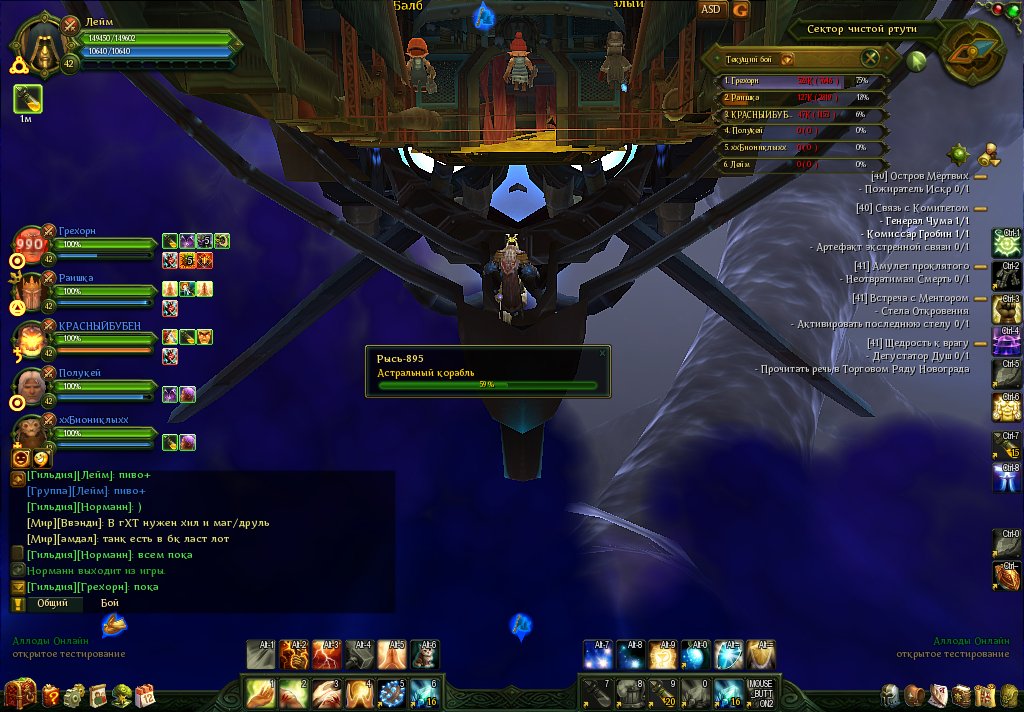
Task: Click the golden chalice ability Alt-9
Action: (664, 654)
